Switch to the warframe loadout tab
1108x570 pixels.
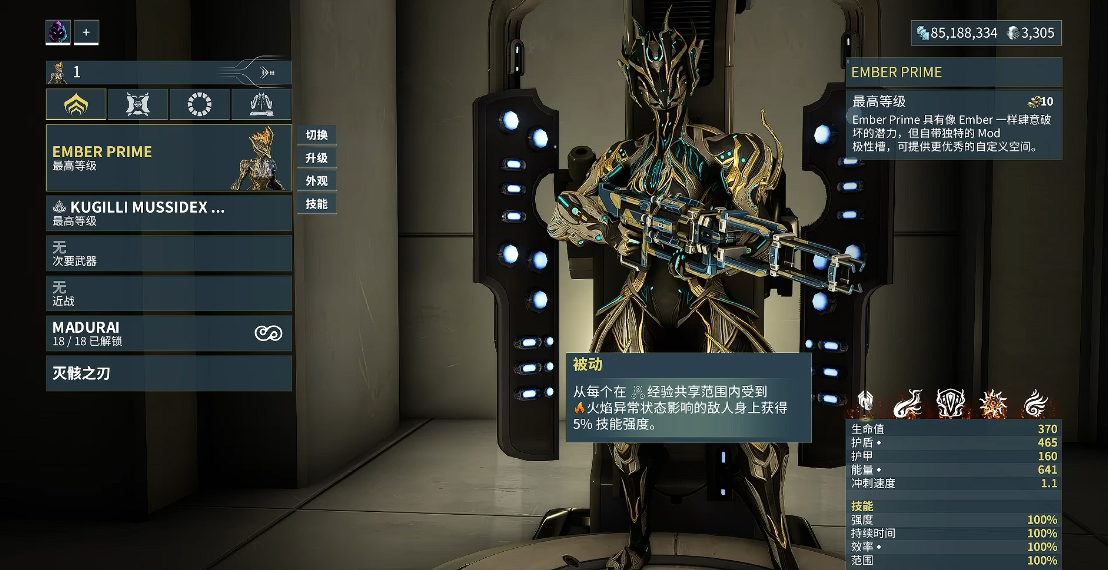76,104
